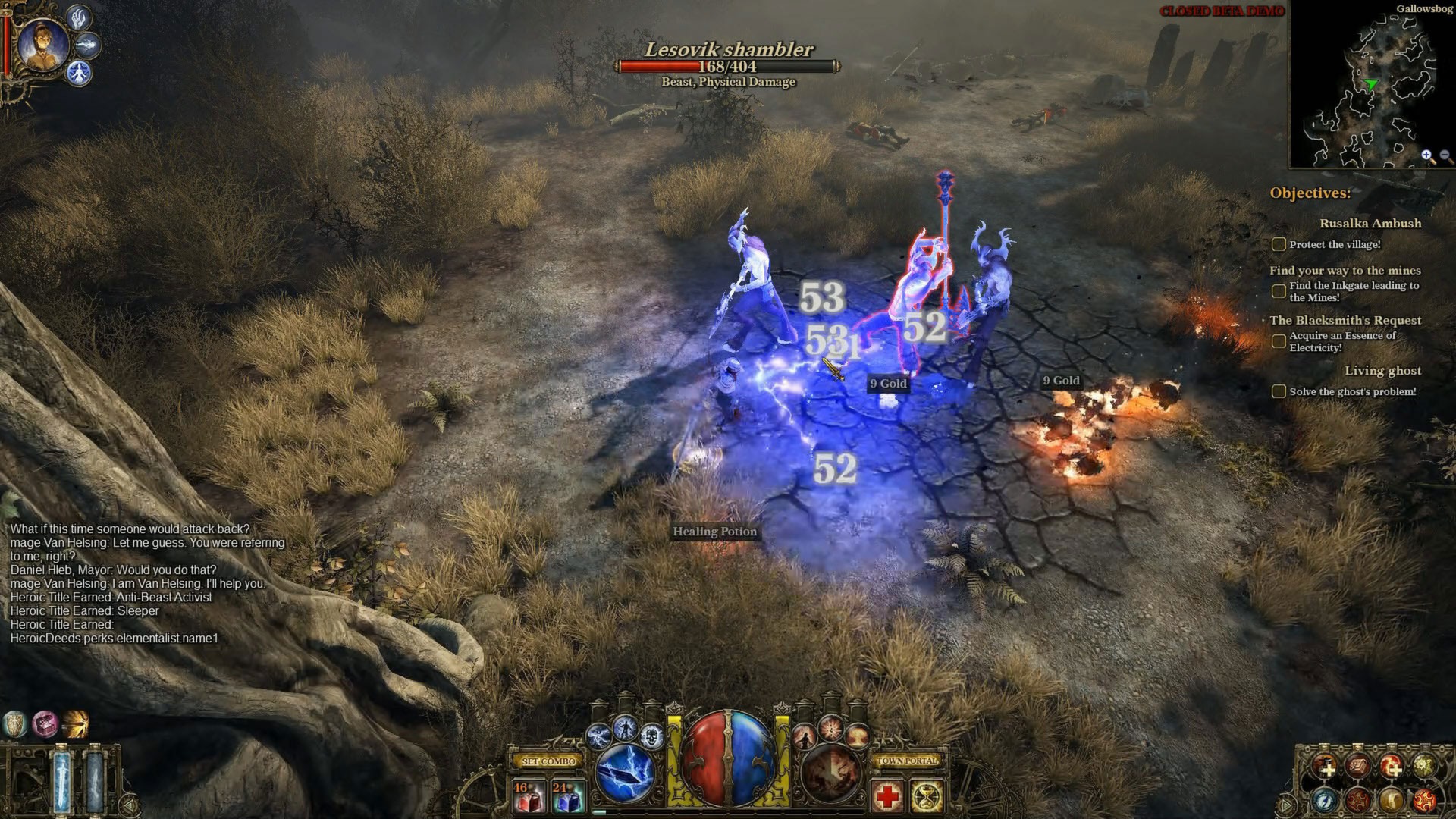The height and width of the screenshot is (819, 1456).
Task: Open the Rusalka Ambush quest entry
Action: point(1371,224)
